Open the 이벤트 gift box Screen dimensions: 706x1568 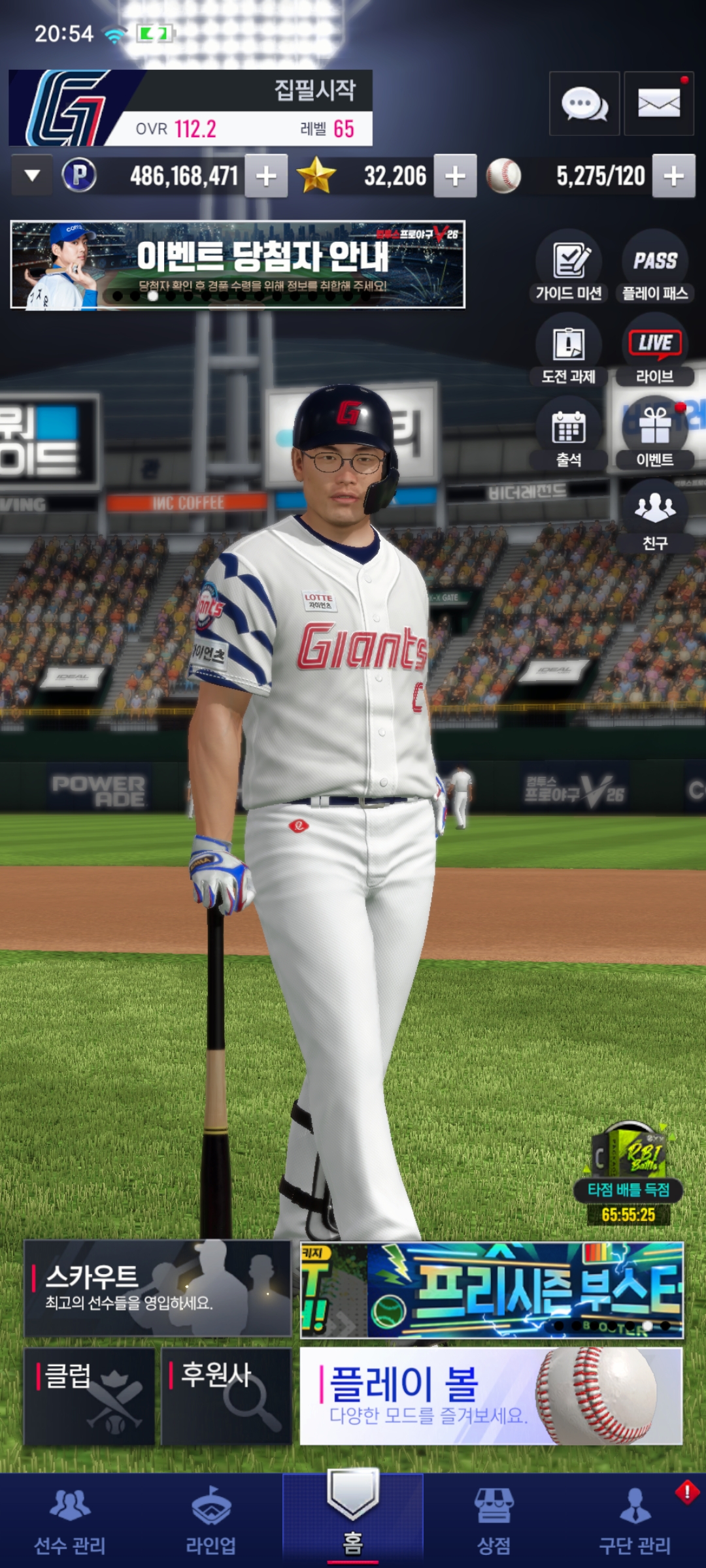tap(655, 433)
